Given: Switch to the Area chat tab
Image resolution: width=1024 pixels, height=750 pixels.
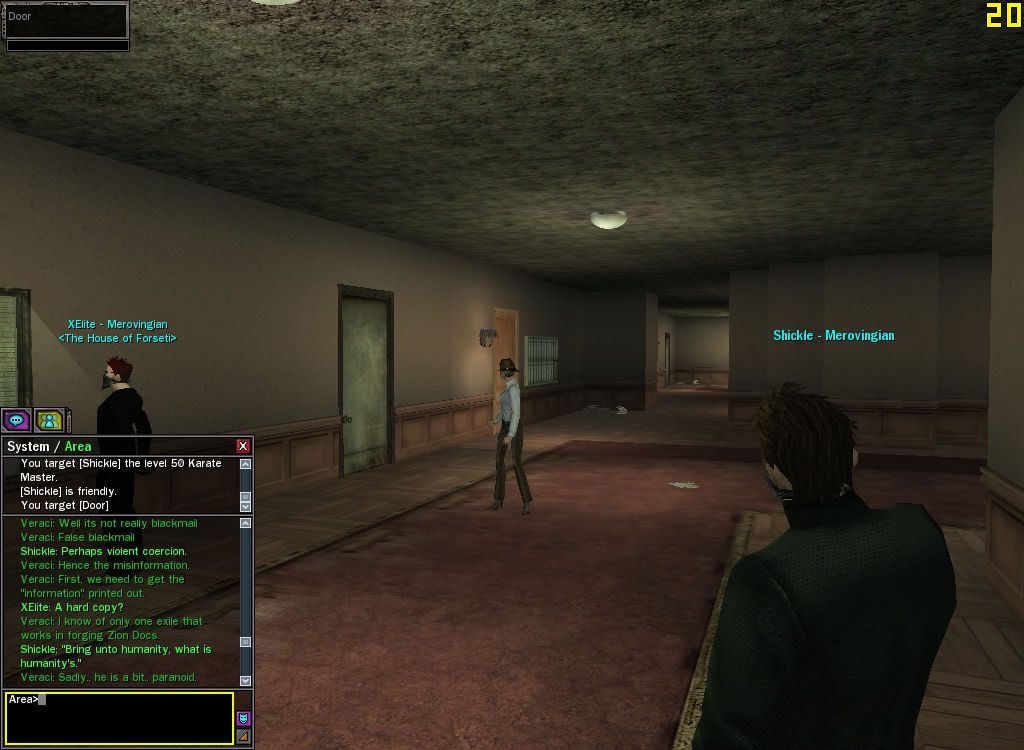Looking at the screenshot, I should pyautogui.click(x=78, y=446).
